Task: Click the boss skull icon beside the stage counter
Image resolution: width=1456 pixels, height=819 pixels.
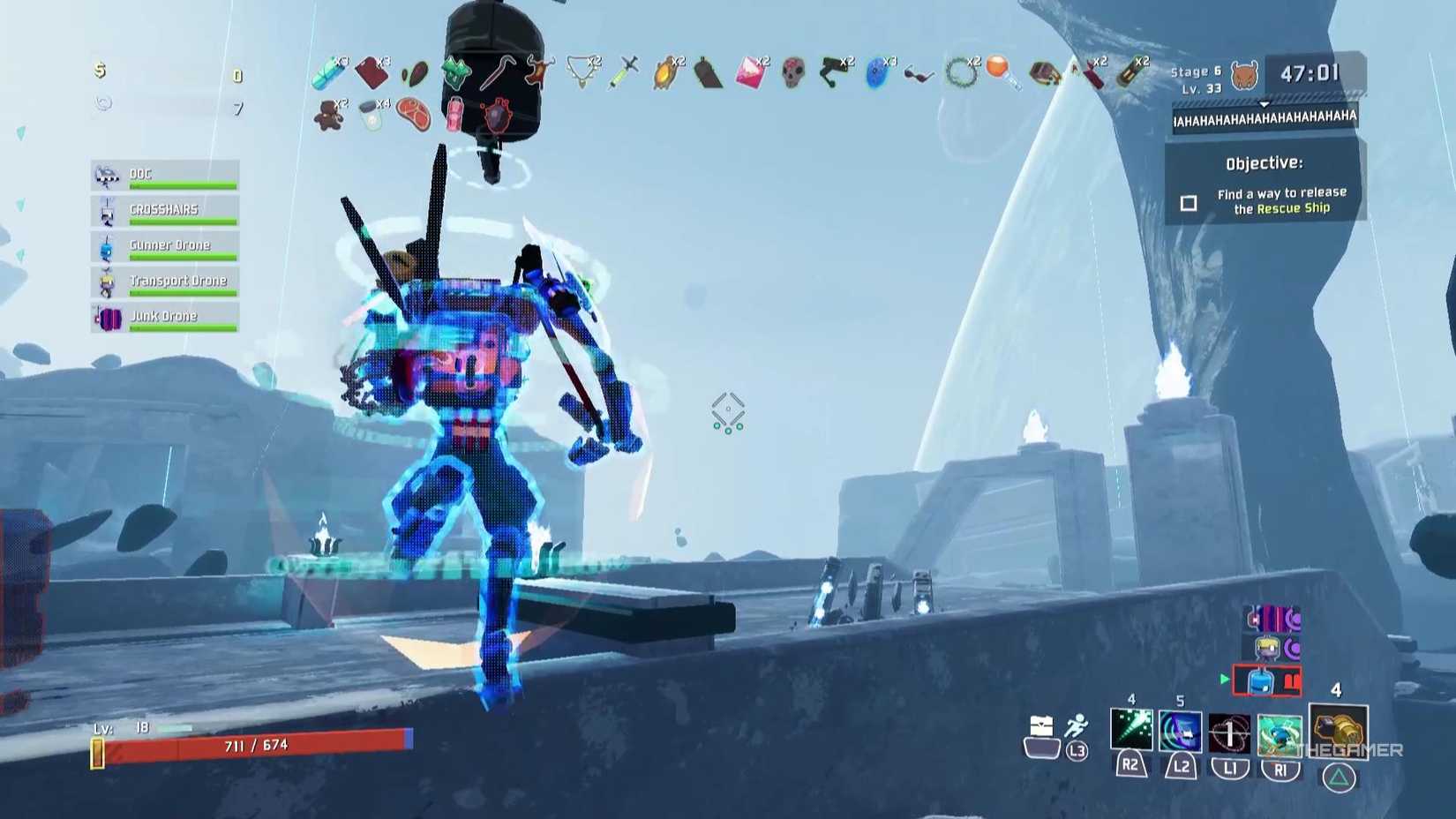Action: click(x=1246, y=73)
